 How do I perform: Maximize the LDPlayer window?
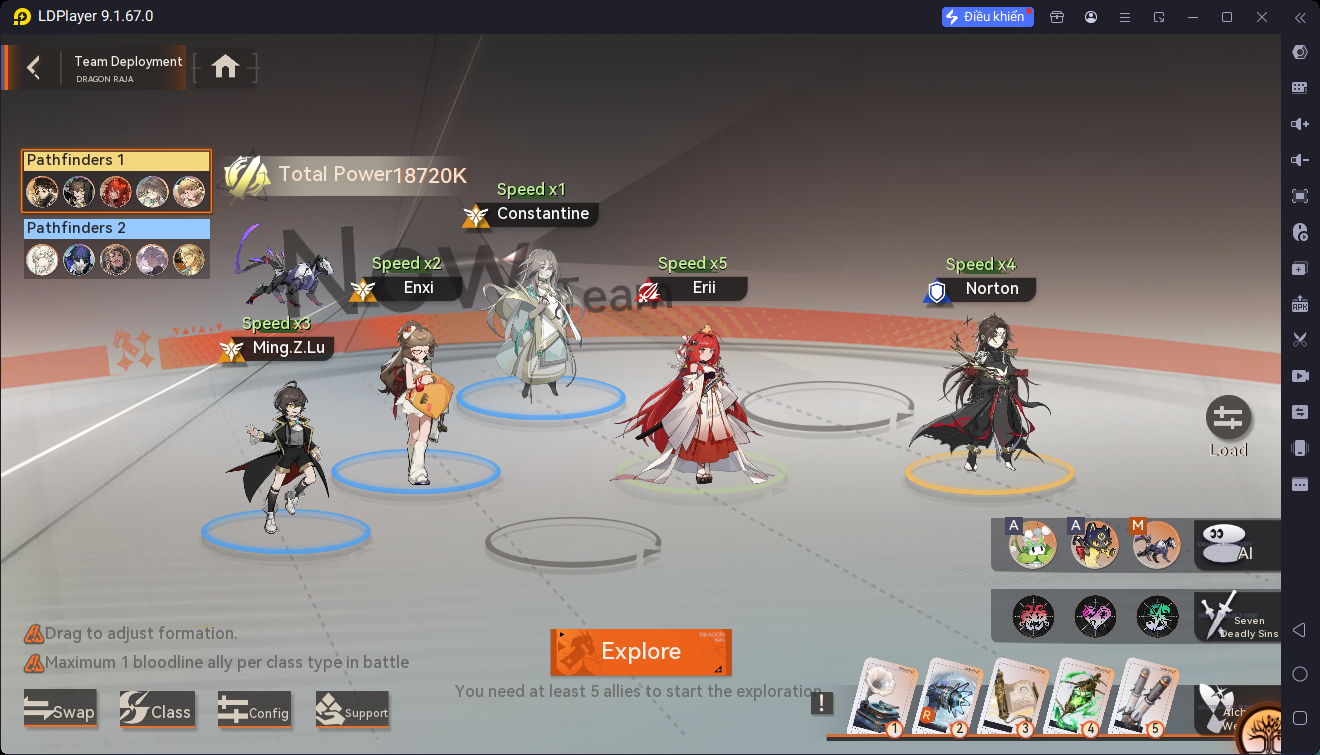(1227, 17)
